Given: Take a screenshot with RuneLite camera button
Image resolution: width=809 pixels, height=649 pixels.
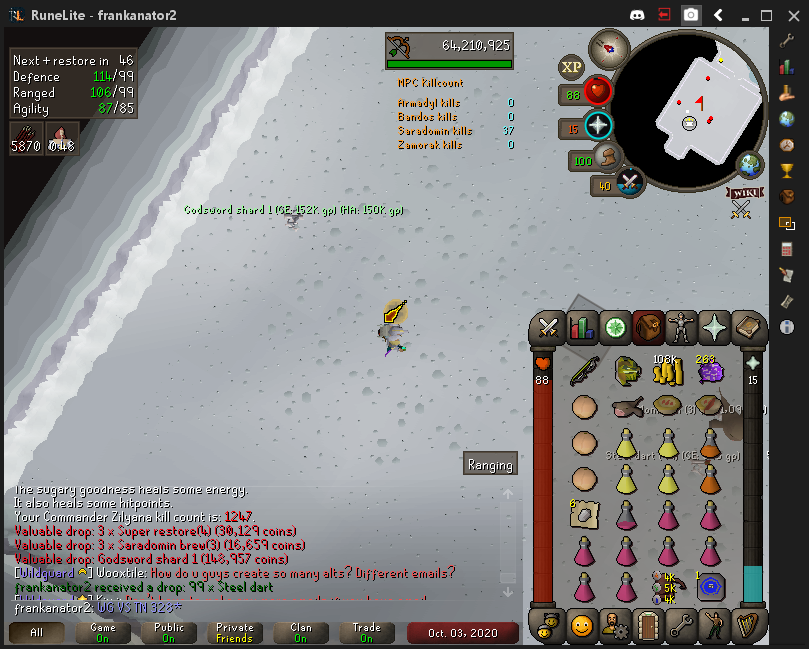Looking at the screenshot, I should coord(691,15).
